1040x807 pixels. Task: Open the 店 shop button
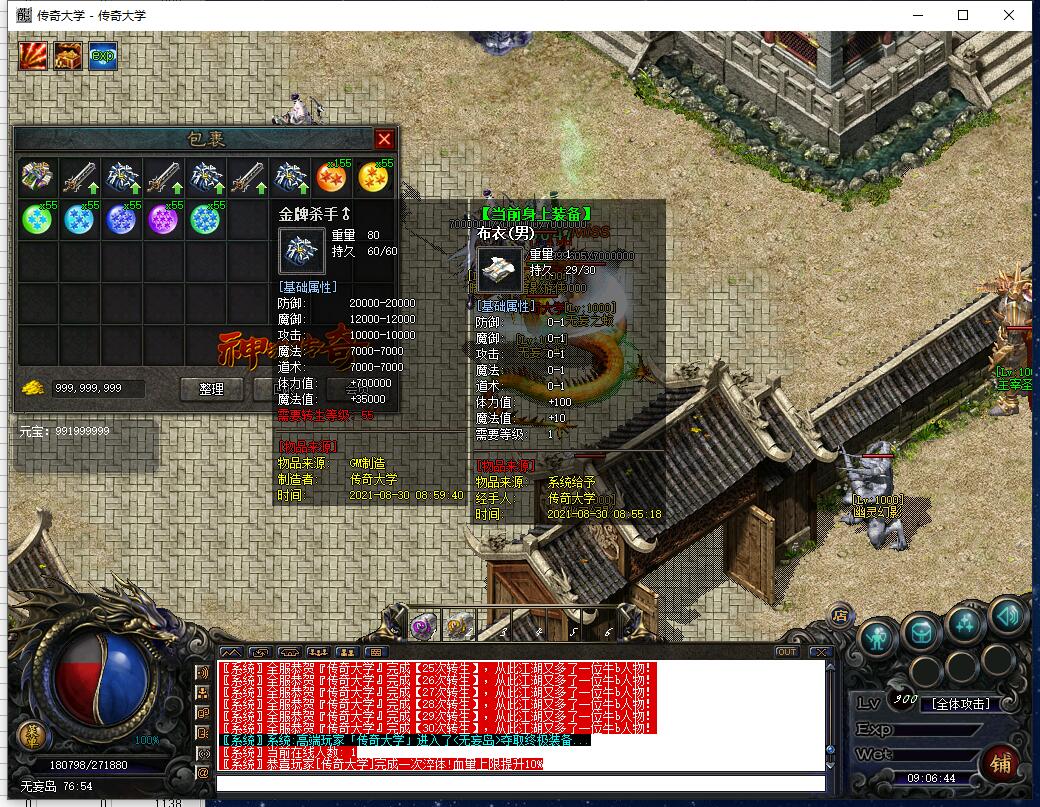click(841, 613)
